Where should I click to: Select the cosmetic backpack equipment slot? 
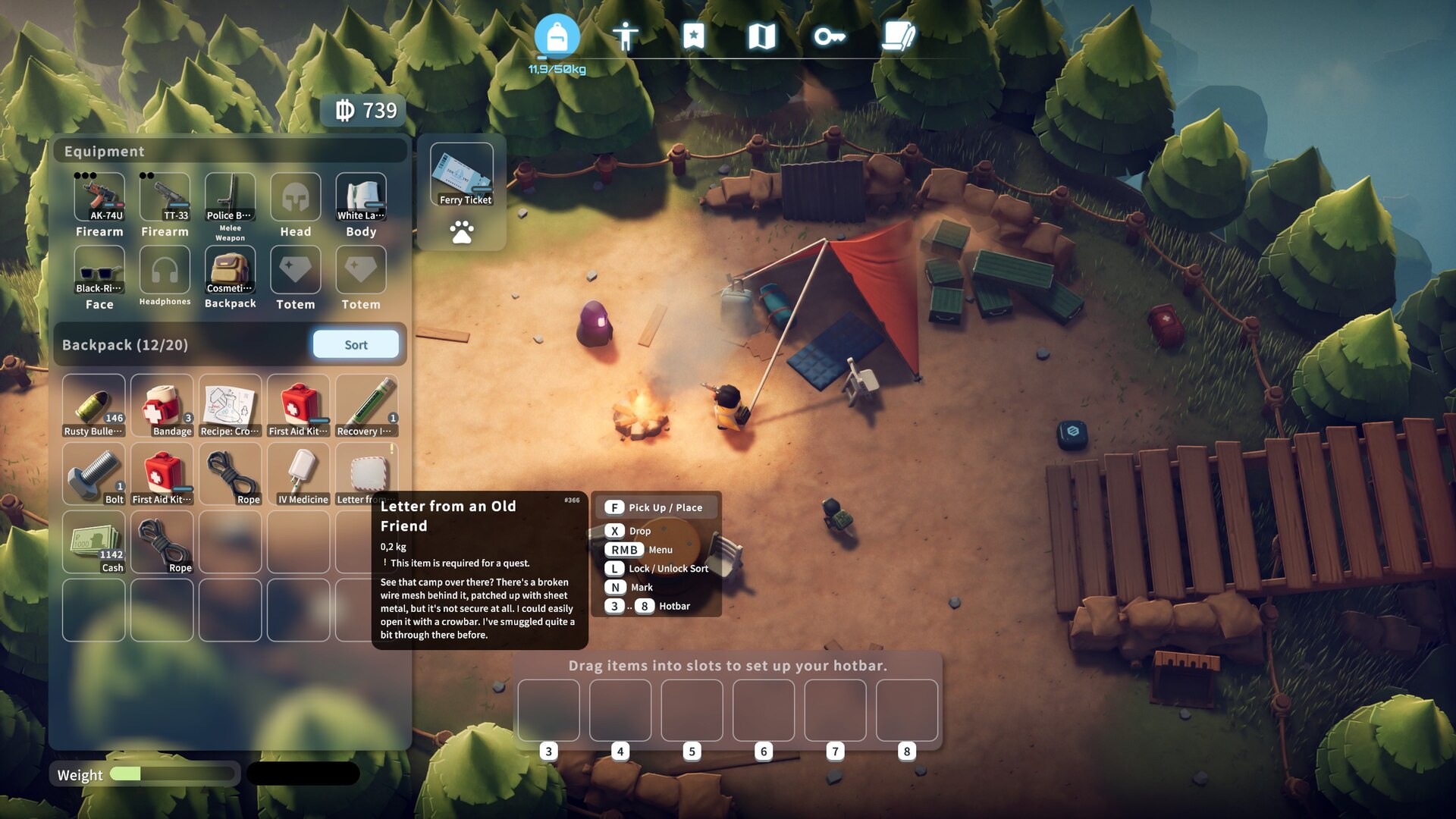click(230, 270)
